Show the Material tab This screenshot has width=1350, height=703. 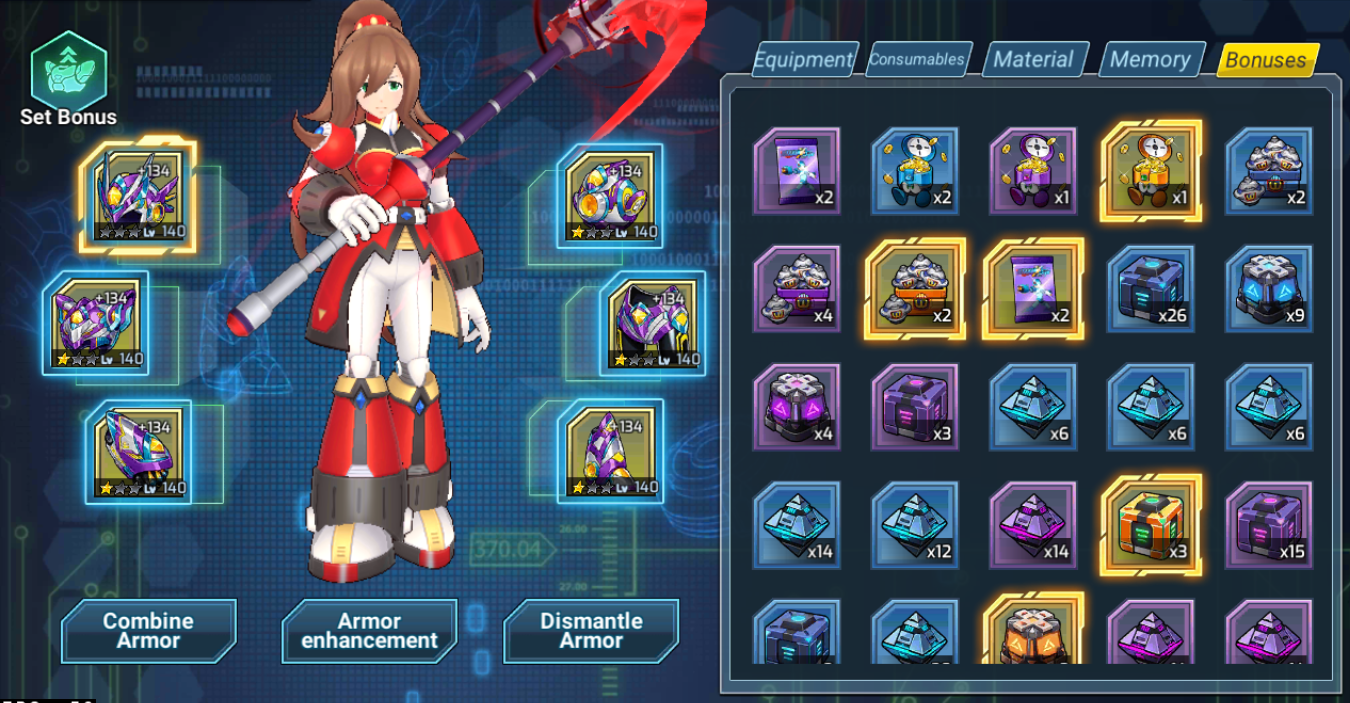(x=1033, y=60)
